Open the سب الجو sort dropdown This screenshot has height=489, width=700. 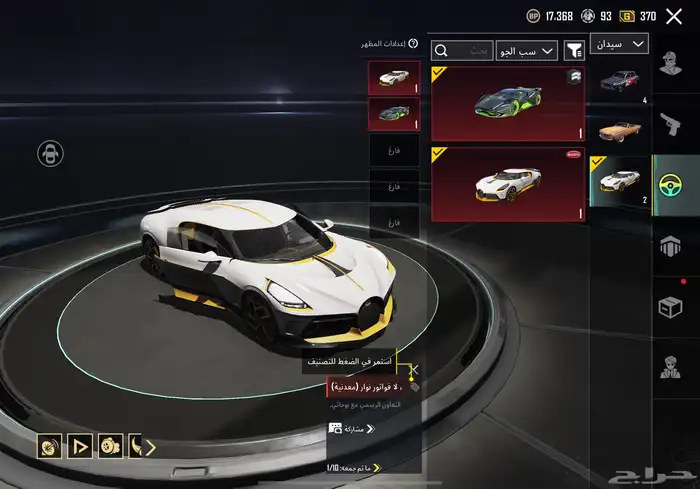pyautogui.click(x=526, y=50)
